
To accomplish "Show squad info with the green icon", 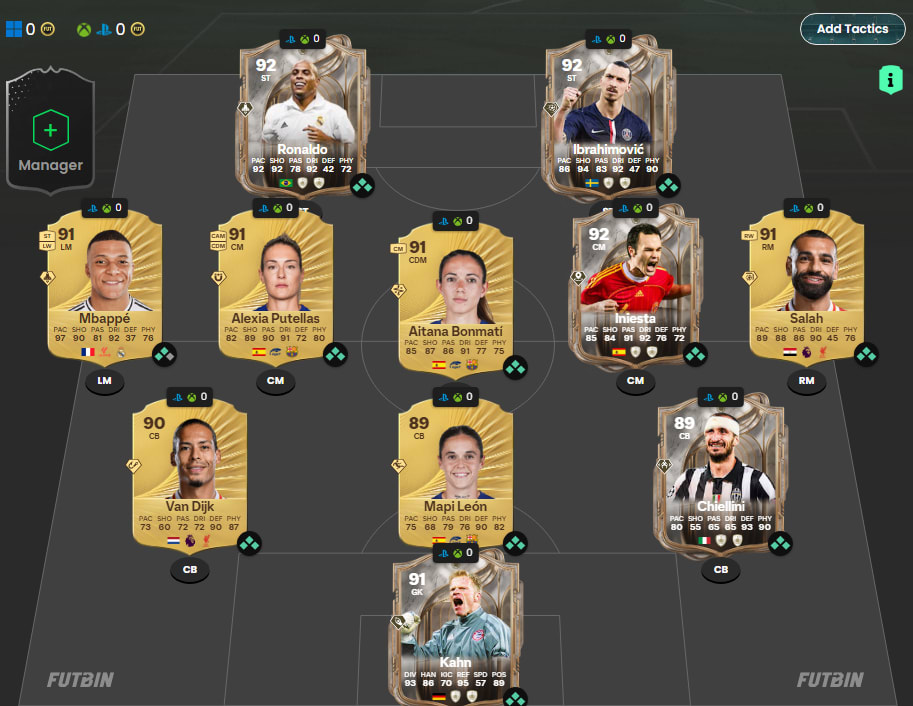I will coord(890,80).
